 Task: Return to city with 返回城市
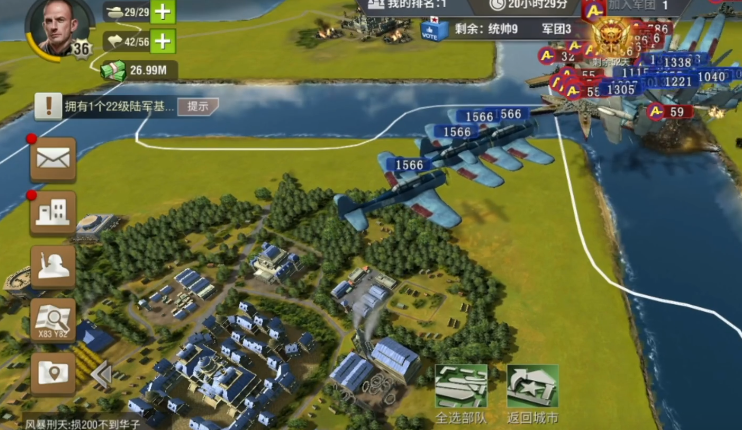532,393
